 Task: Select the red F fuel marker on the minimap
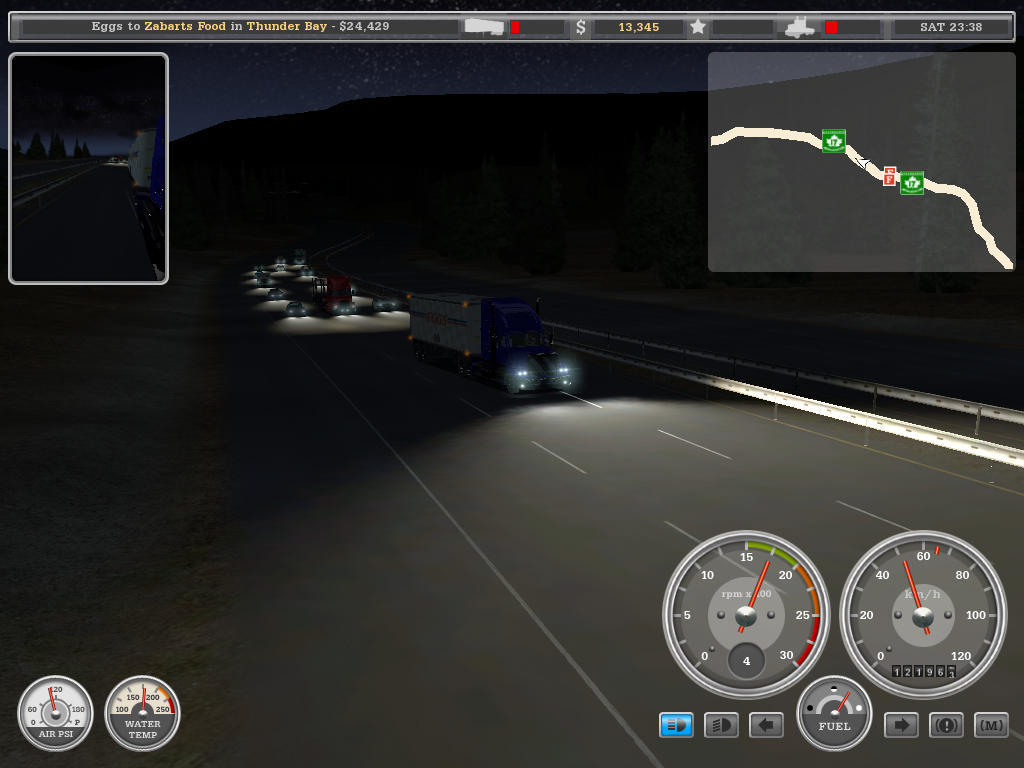[889, 176]
